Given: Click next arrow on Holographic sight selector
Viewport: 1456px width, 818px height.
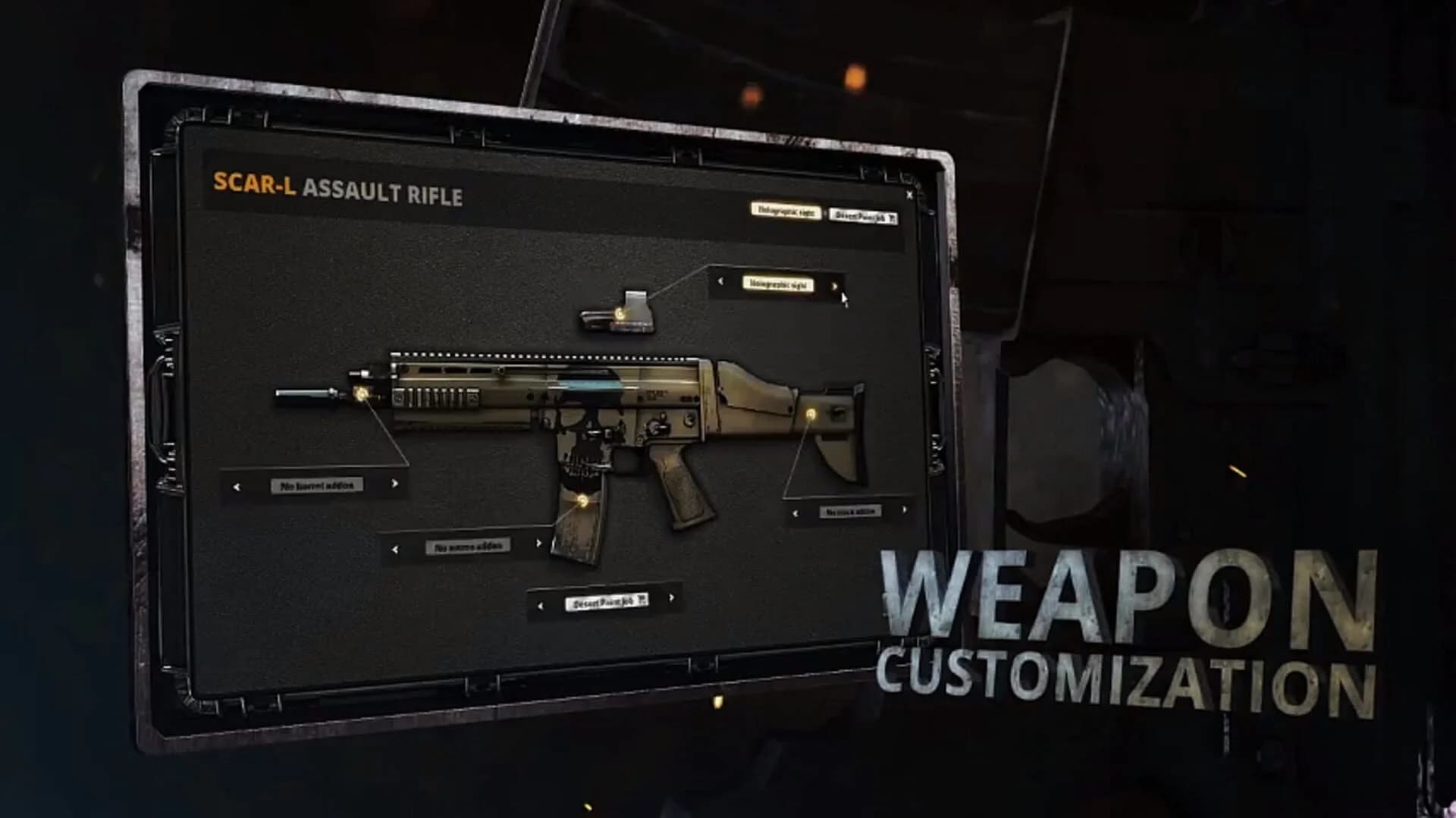Looking at the screenshot, I should (x=835, y=287).
